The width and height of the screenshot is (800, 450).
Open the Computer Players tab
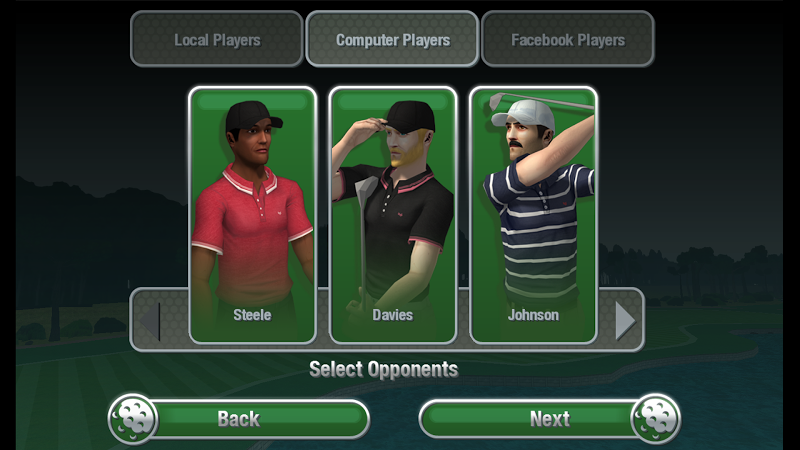point(392,40)
